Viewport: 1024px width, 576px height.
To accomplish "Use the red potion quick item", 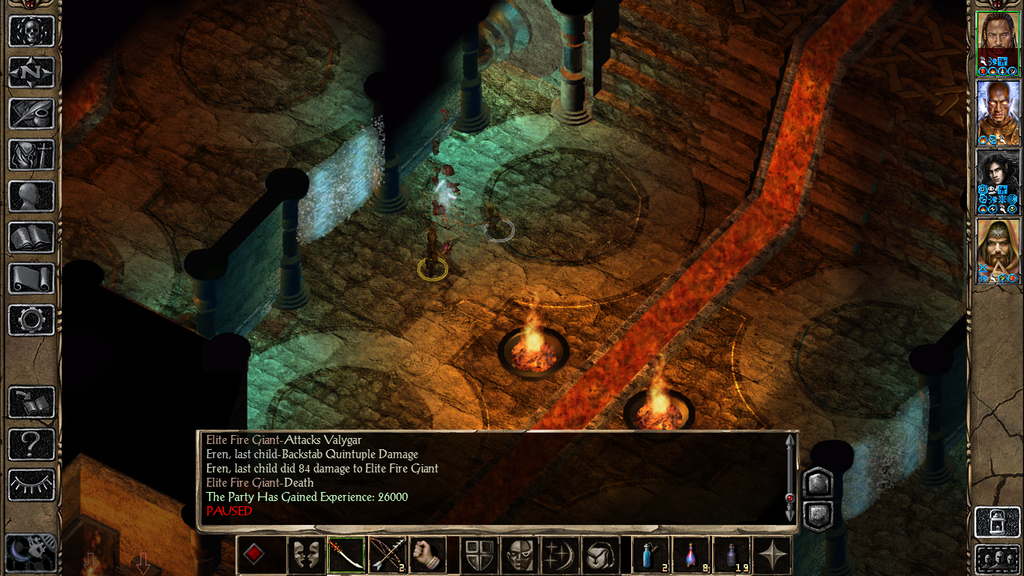I will 690,555.
